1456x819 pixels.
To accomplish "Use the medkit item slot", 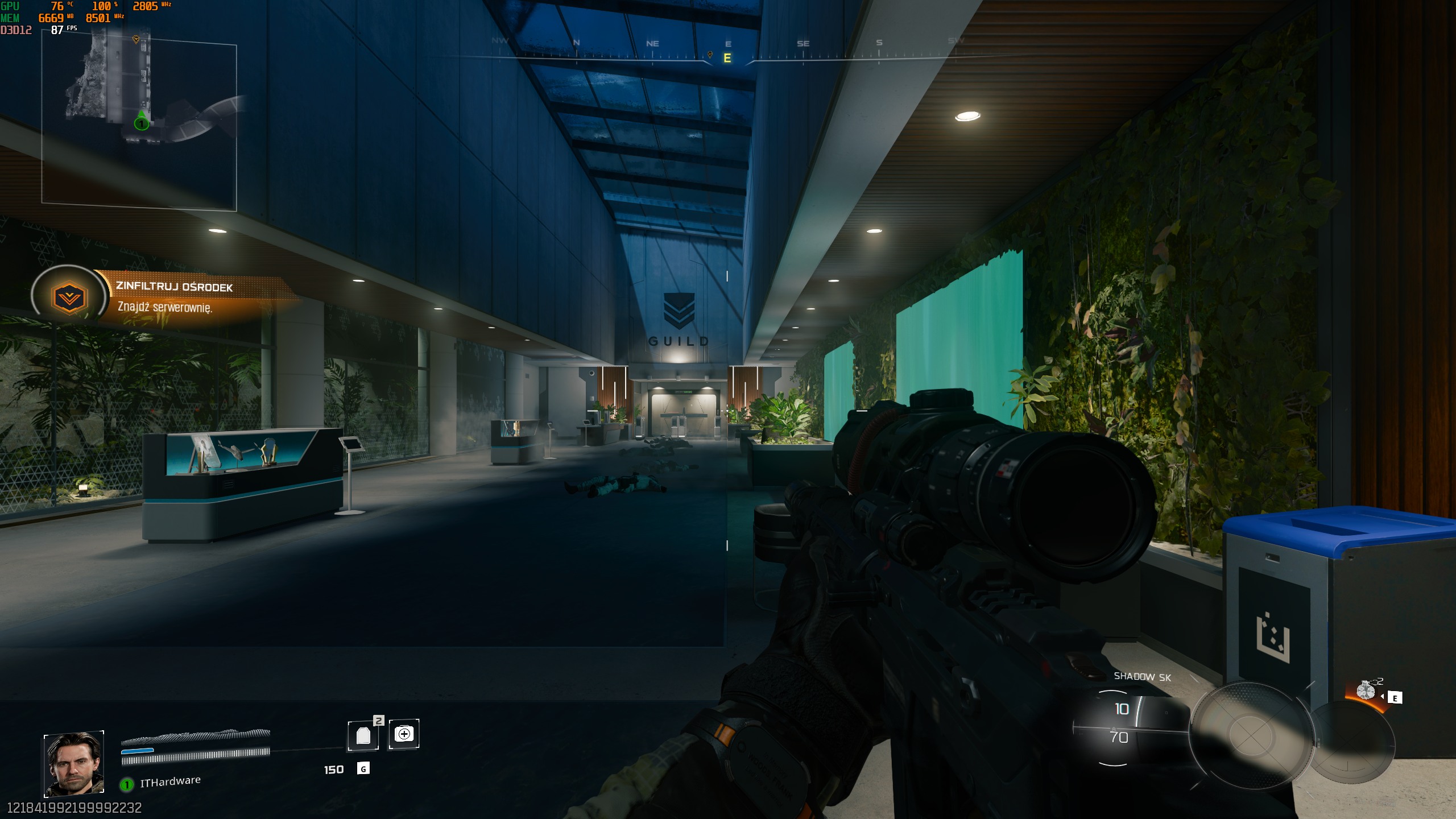I will [x=404, y=734].
